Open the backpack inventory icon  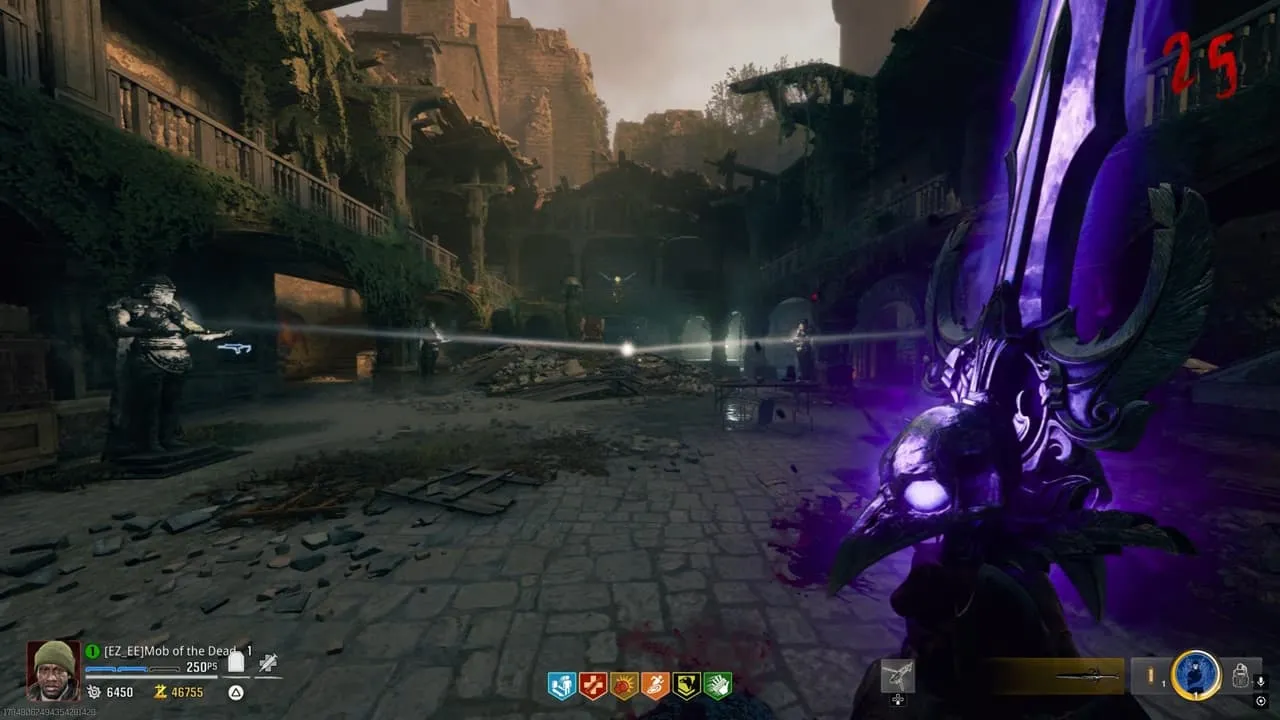click(1240, 676)
